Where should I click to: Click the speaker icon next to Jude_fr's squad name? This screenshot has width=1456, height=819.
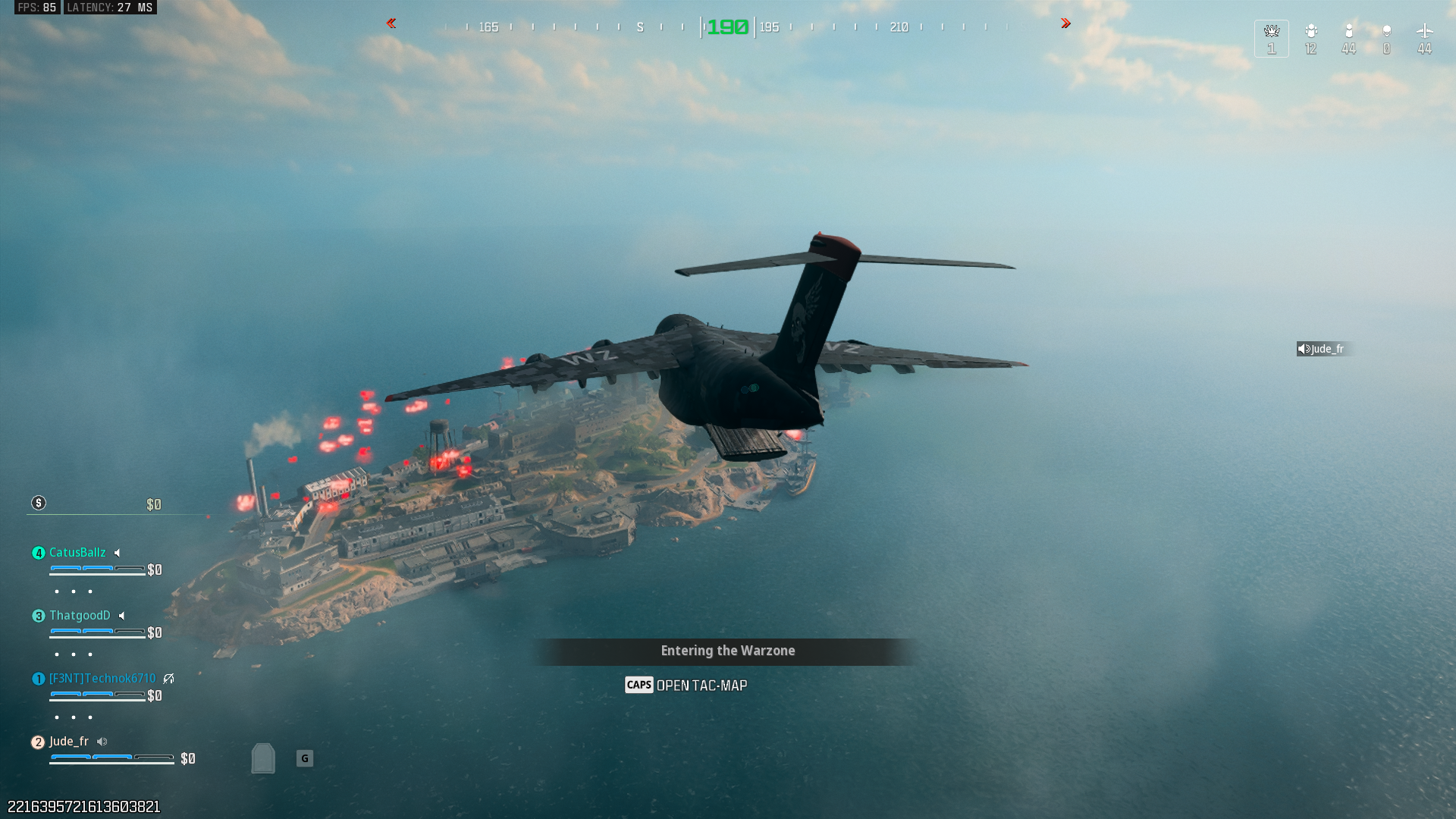point(102,742)
